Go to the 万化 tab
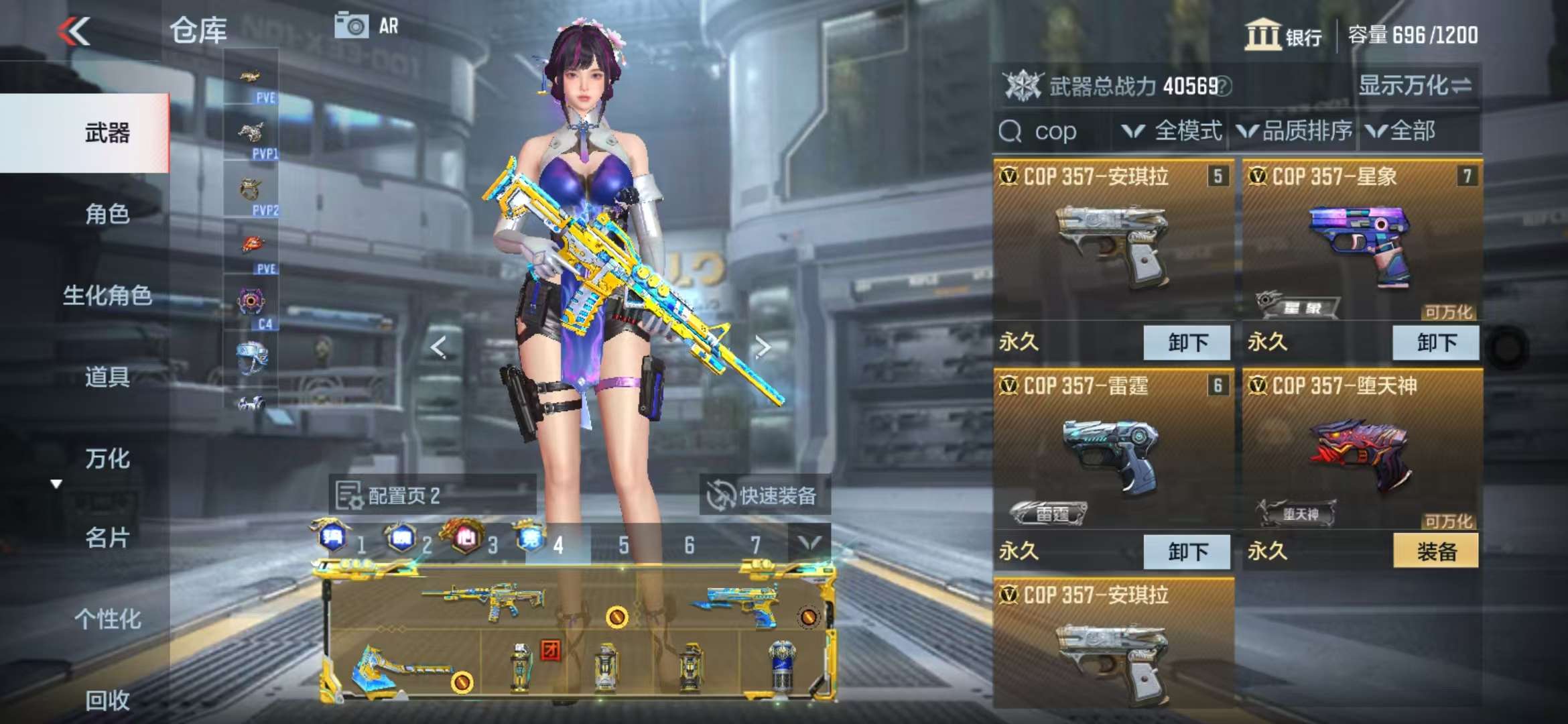Screen dimensions: 1568x724 tap(107, 459)
